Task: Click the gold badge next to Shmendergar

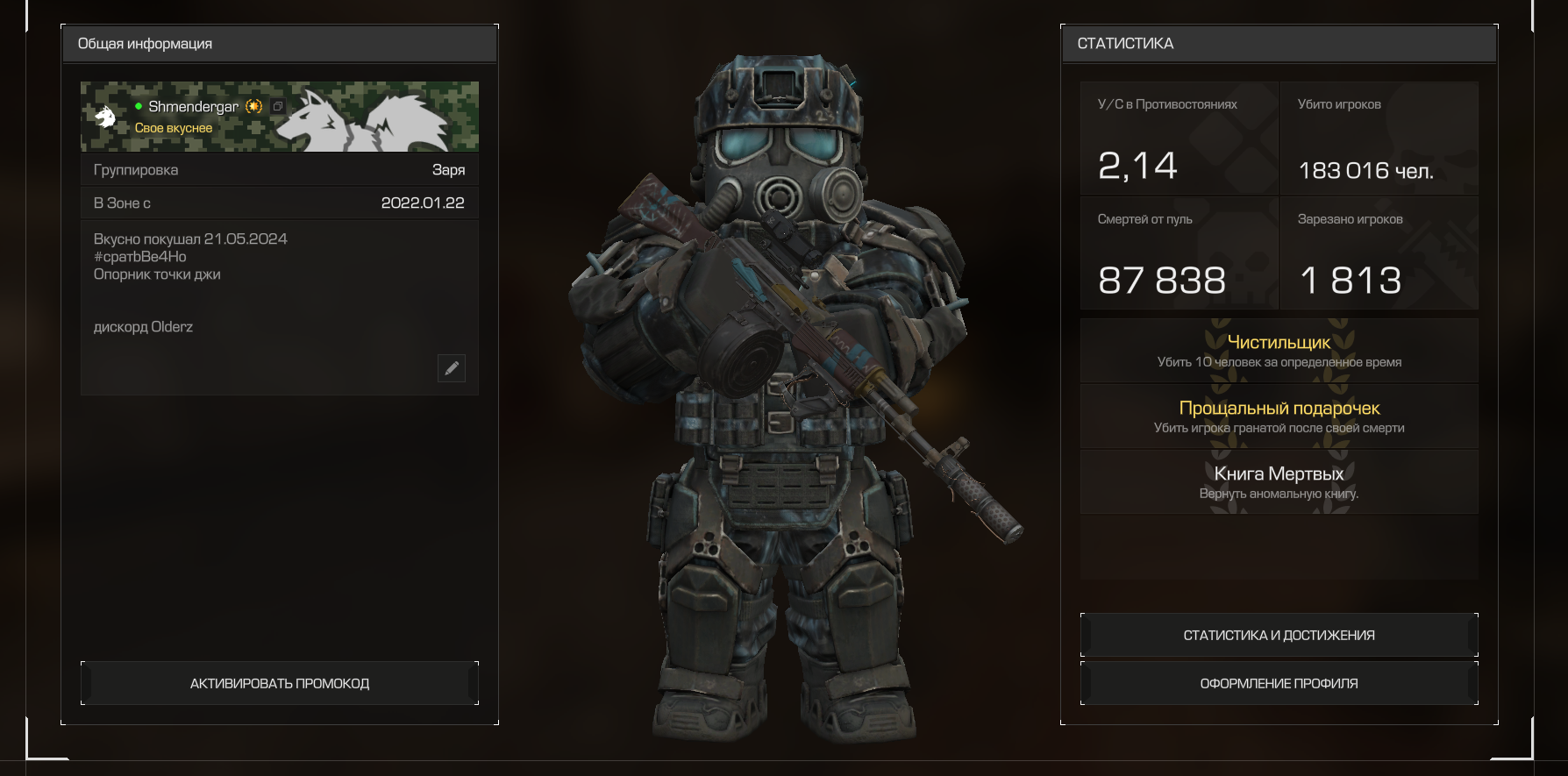Action: click(254, 106)
